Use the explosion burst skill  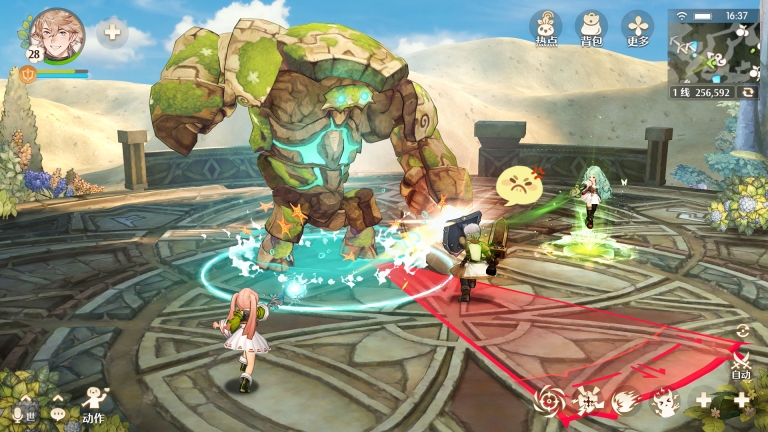pyautogui.click(x=588, y=401)
